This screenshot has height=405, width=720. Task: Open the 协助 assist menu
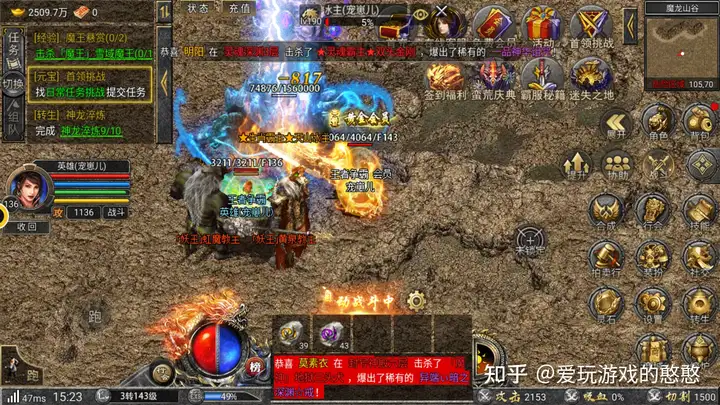pyautogui.click(x=617, y=165)
